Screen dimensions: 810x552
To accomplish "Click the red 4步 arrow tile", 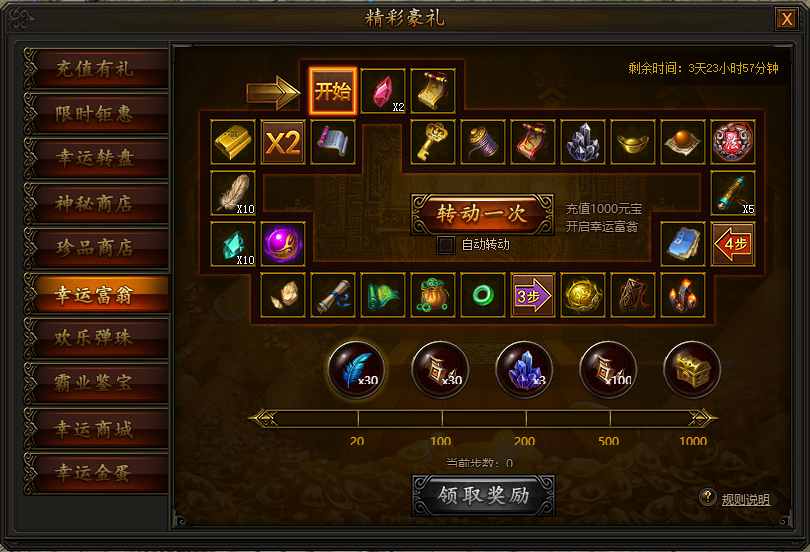I will [733, 243].
